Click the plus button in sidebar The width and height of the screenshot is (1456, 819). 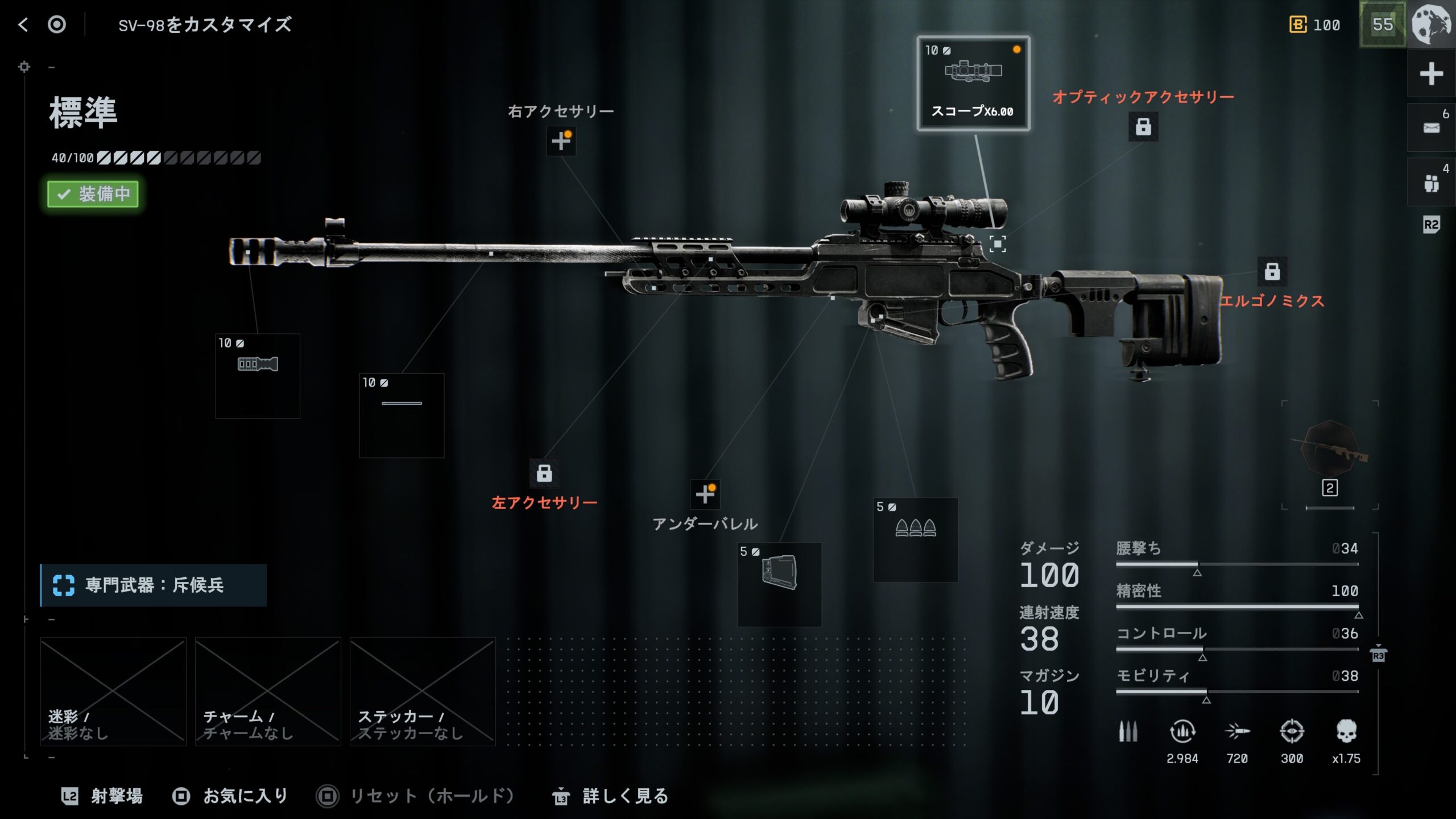click(x=1431, y=74)
